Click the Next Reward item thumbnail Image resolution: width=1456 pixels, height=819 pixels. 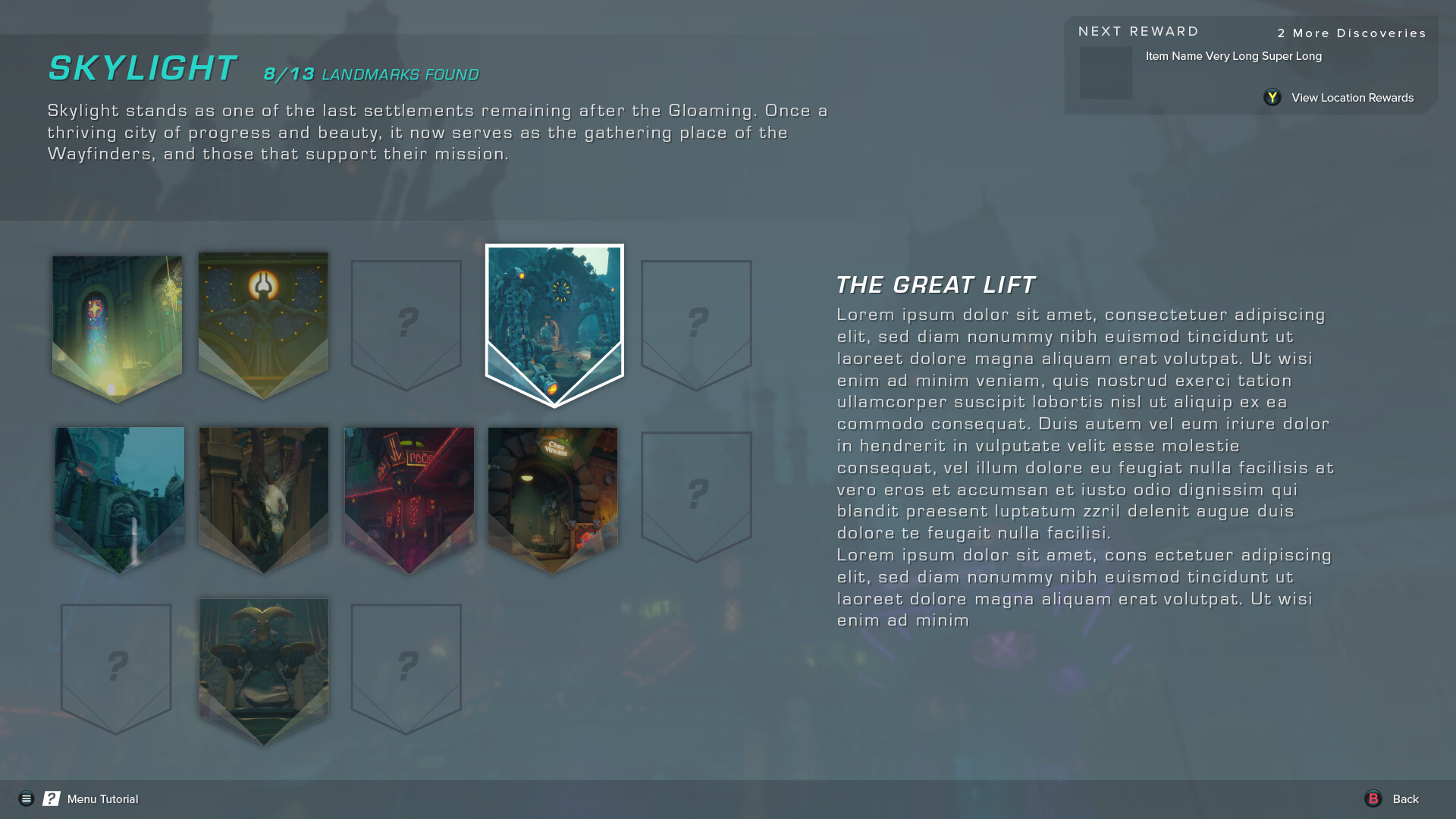point(1106,74)
